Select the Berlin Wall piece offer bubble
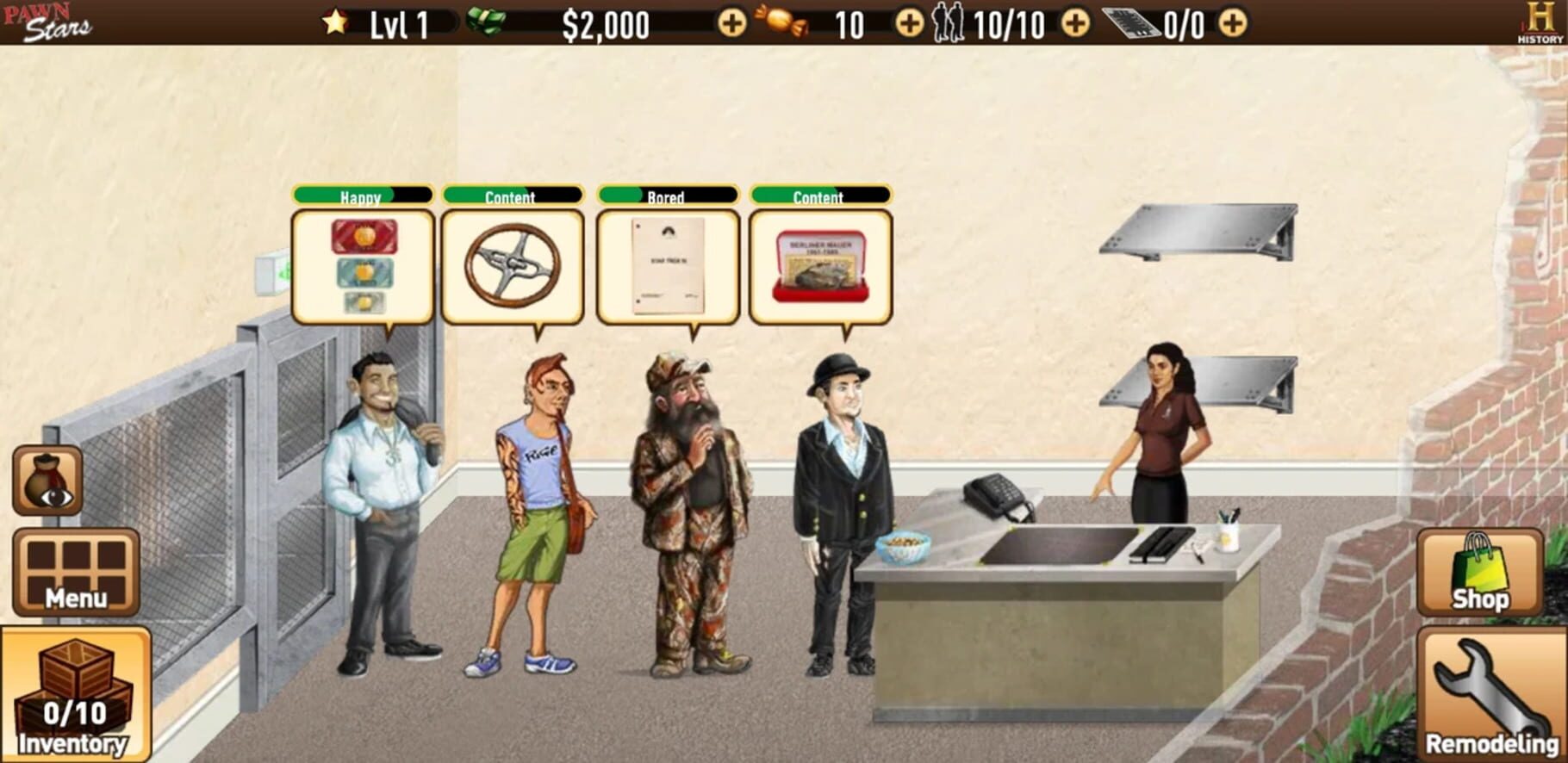1568x763 pixels. (820, 266)
